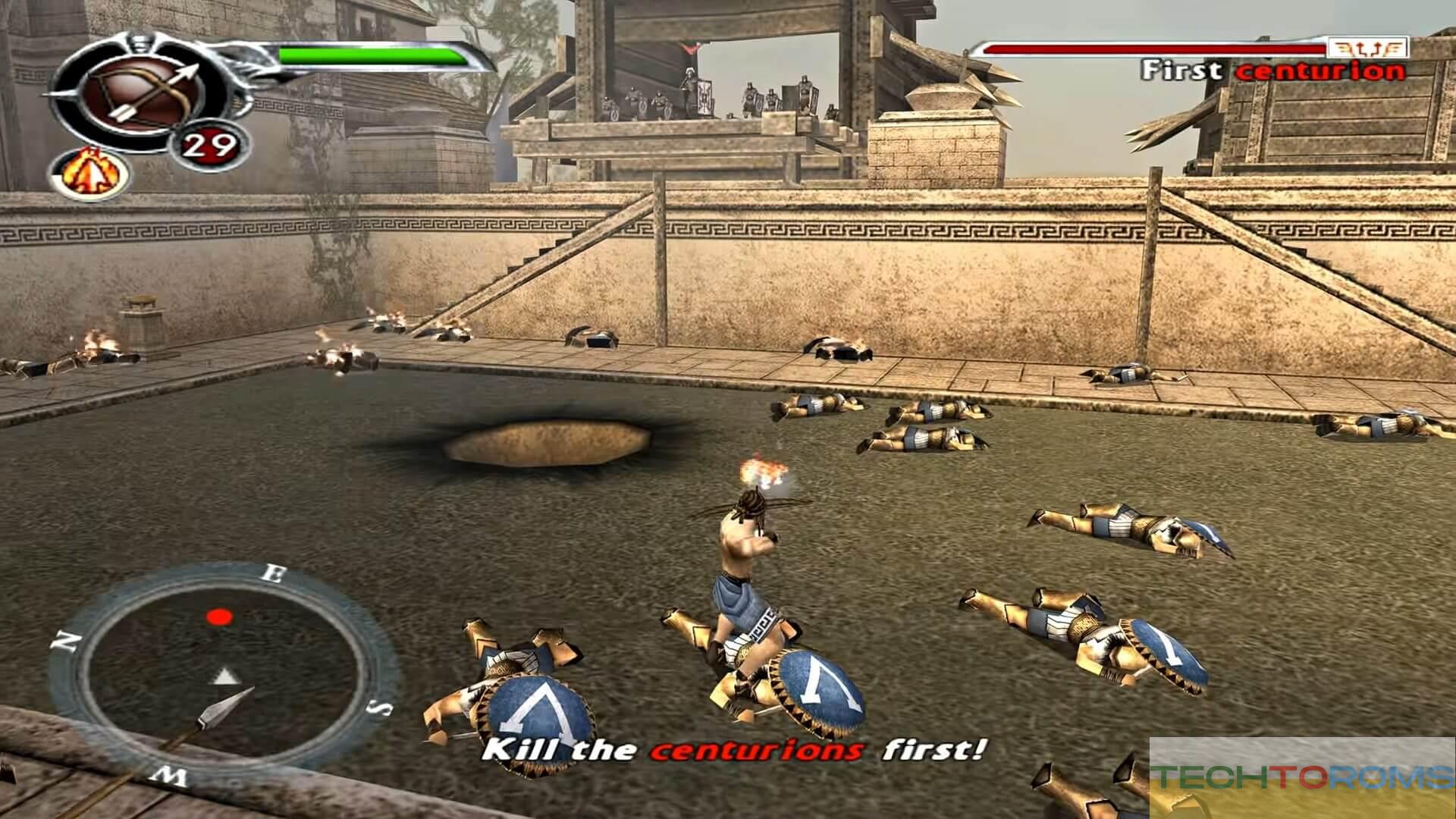Screen dimensions: 1456x819
Task: Click the TechToRoms watermark logo
Action: point(1301,777)
